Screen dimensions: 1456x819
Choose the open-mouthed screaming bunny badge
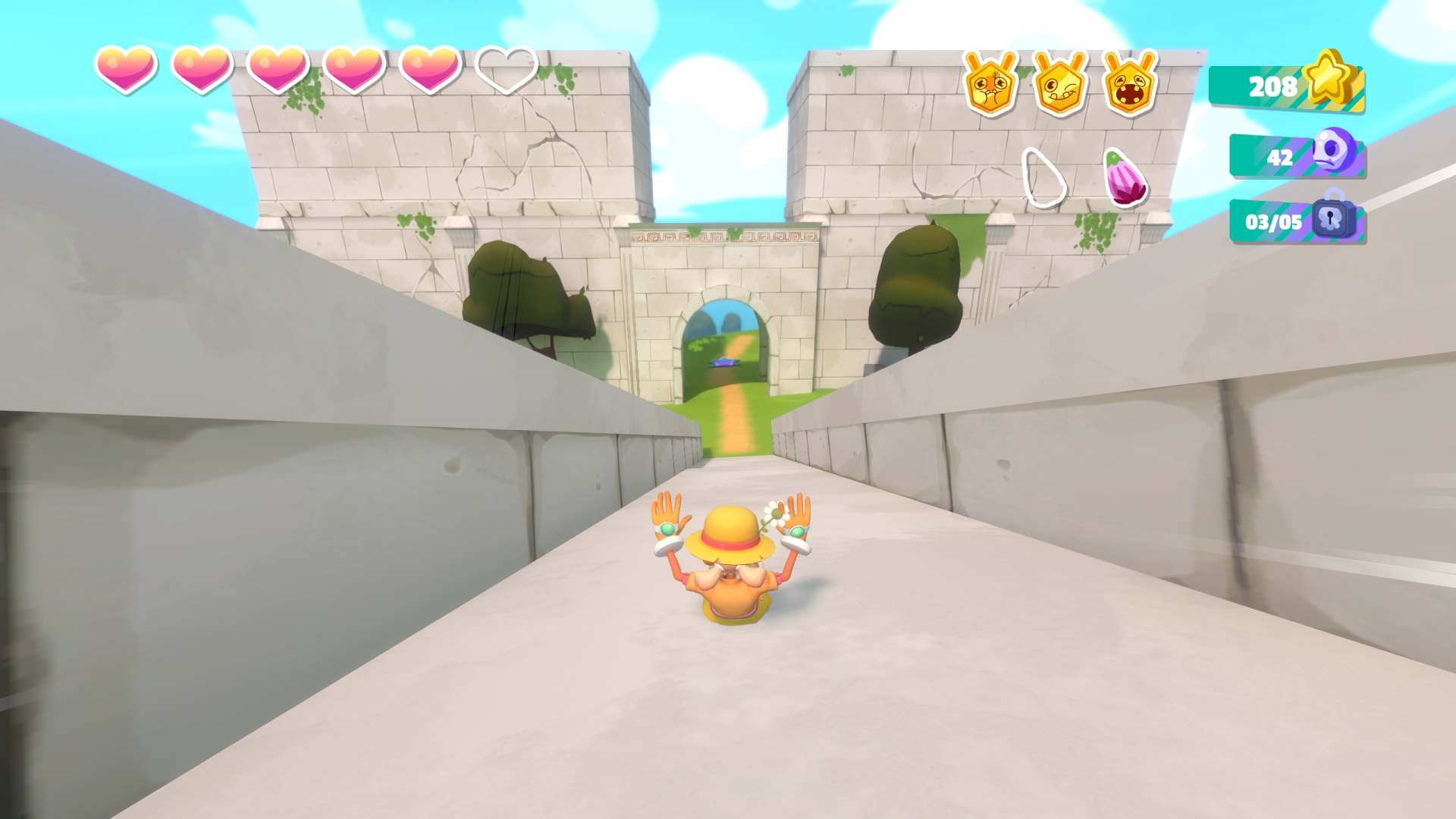tap(1129, 84)
